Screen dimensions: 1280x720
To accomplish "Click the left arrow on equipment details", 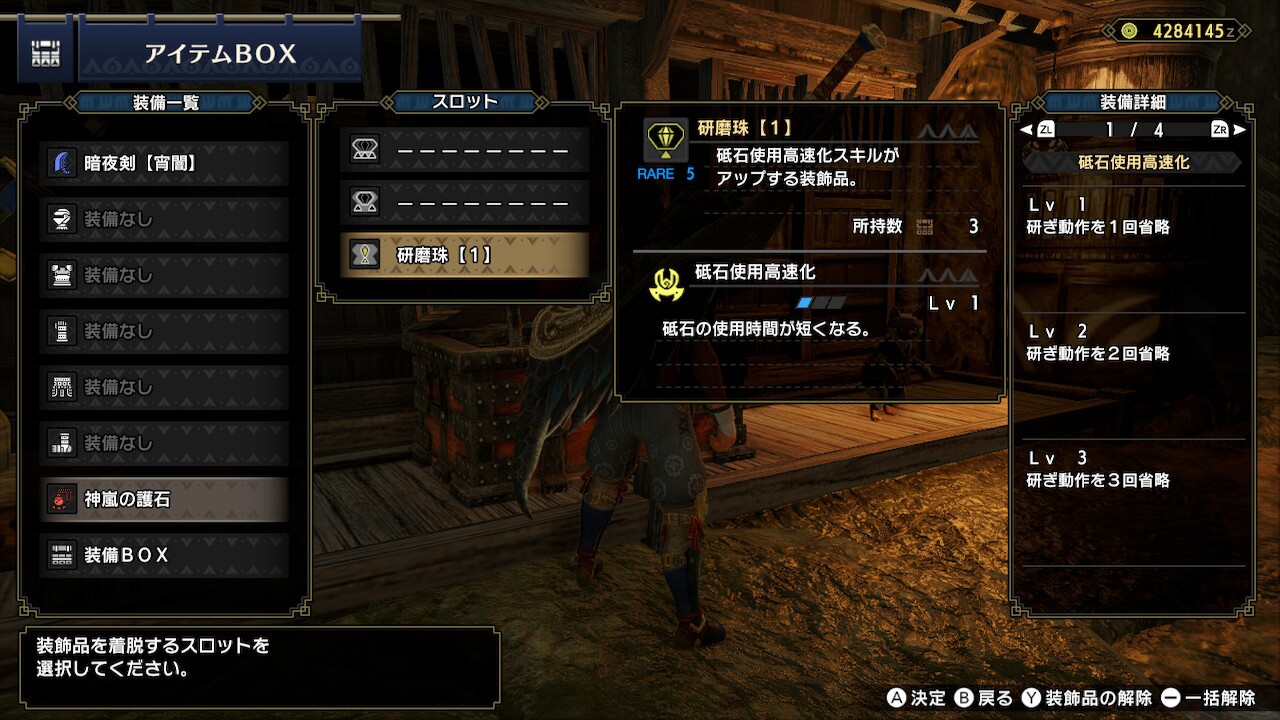I will 1026,130.
